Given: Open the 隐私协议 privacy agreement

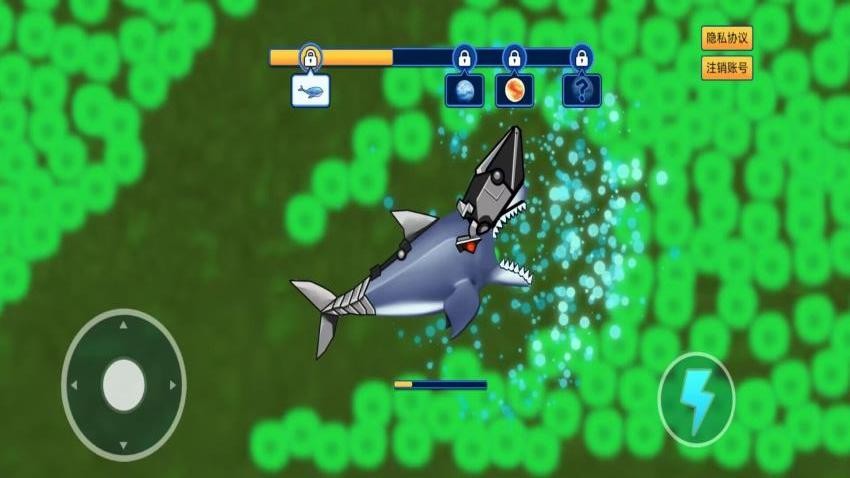Looking at the screenshot, I should 727,39.
